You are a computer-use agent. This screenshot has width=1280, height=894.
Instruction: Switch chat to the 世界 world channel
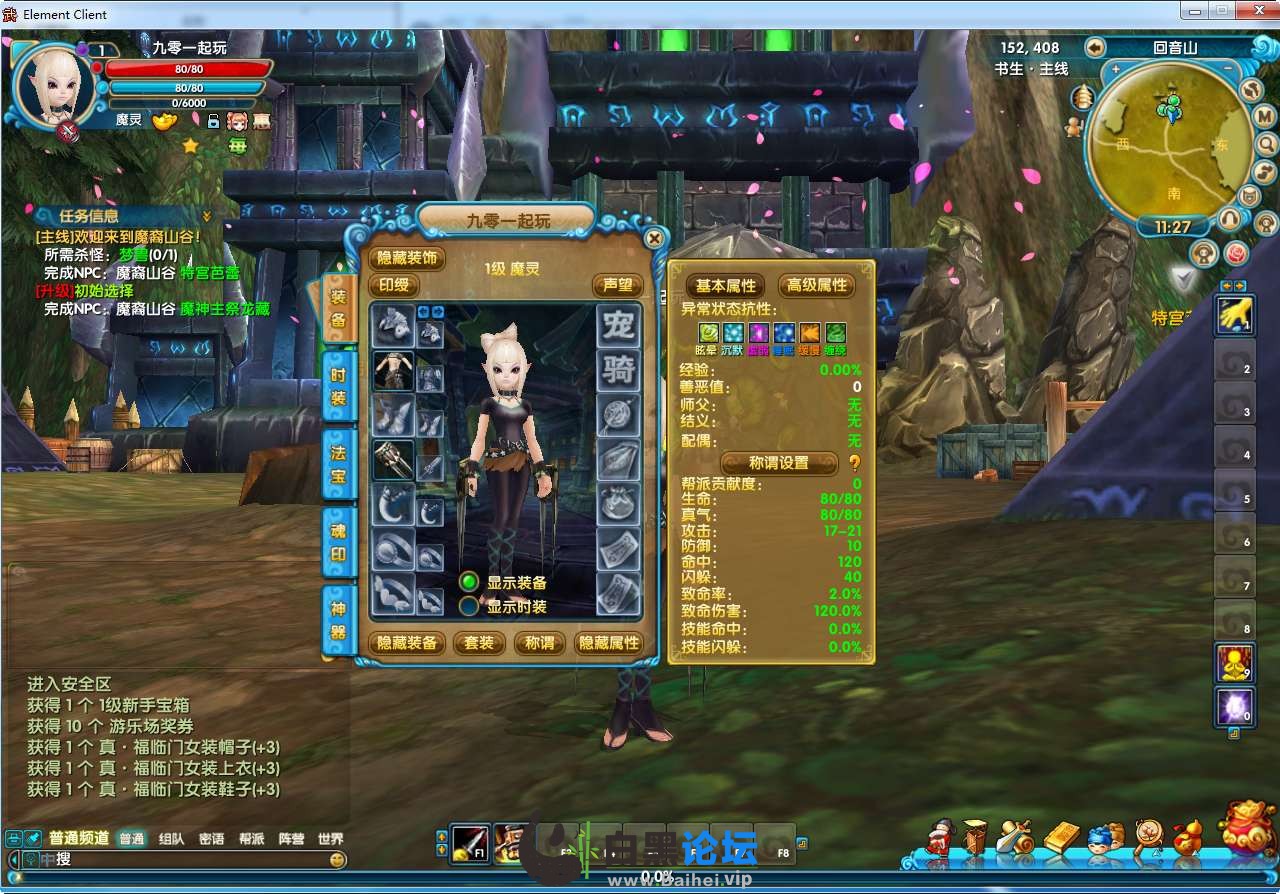(x=330, y=839)
